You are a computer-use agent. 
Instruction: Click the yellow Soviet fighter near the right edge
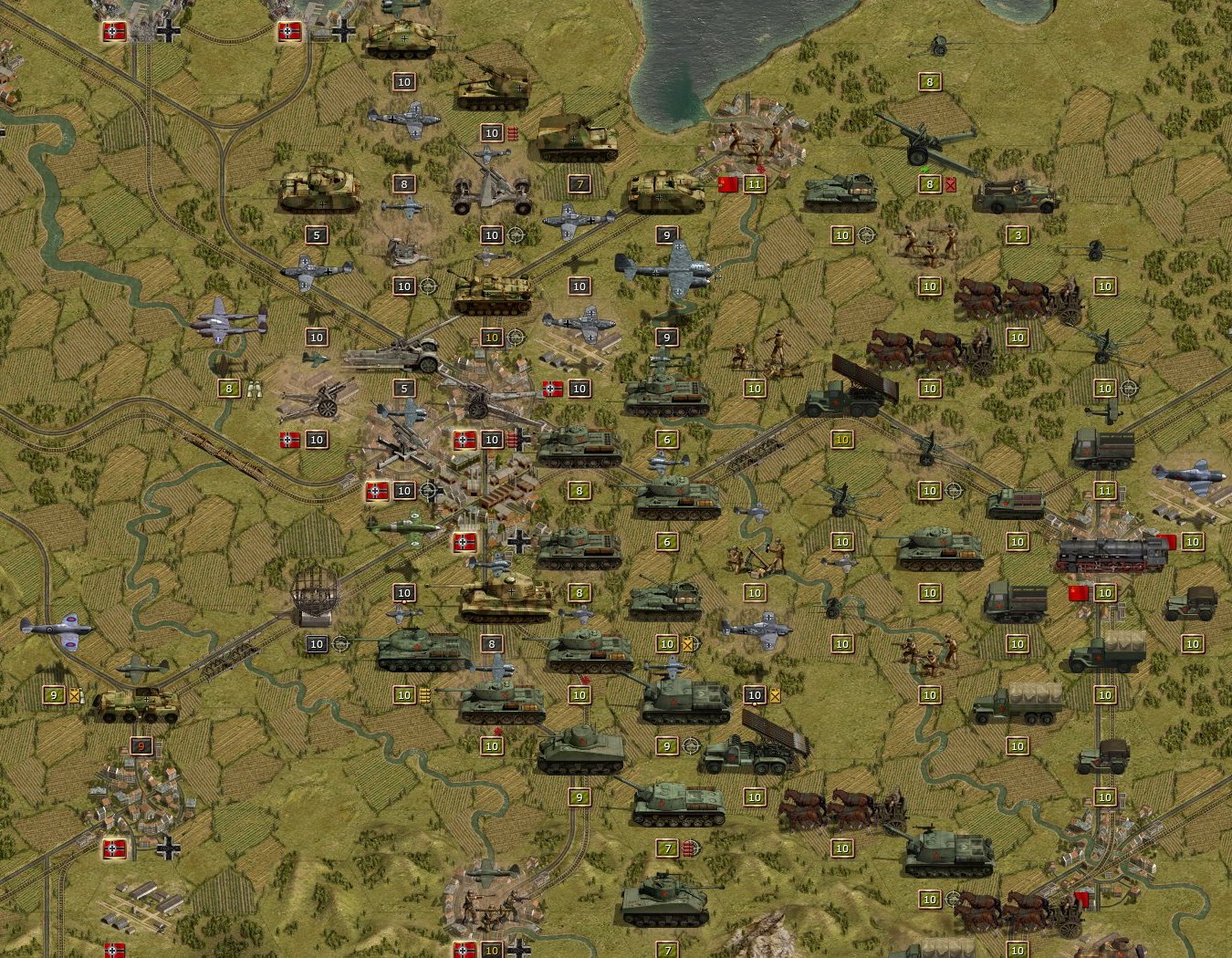click(1191, 474)
